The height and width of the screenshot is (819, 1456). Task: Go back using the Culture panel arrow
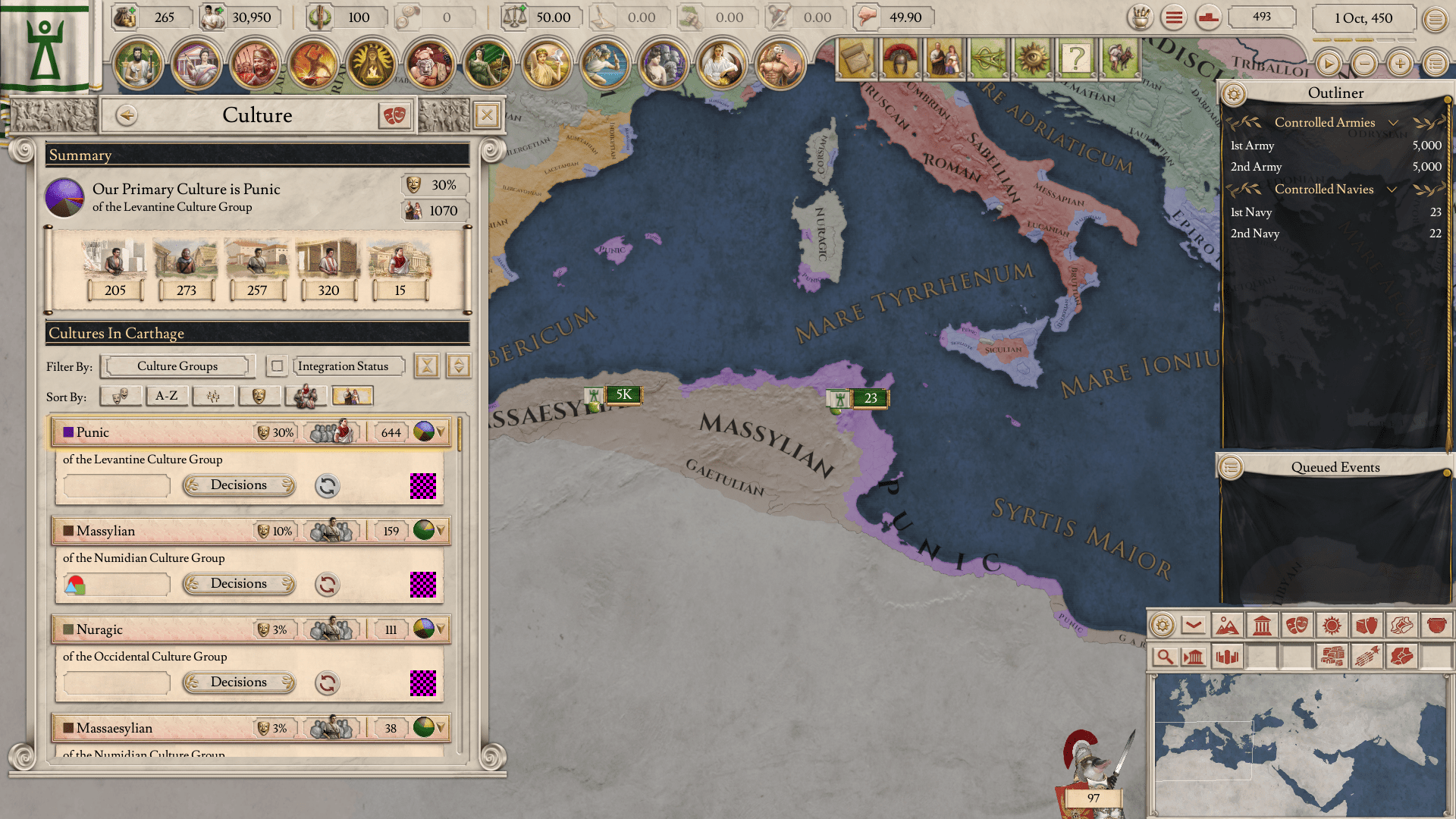(x=127, y=115)
